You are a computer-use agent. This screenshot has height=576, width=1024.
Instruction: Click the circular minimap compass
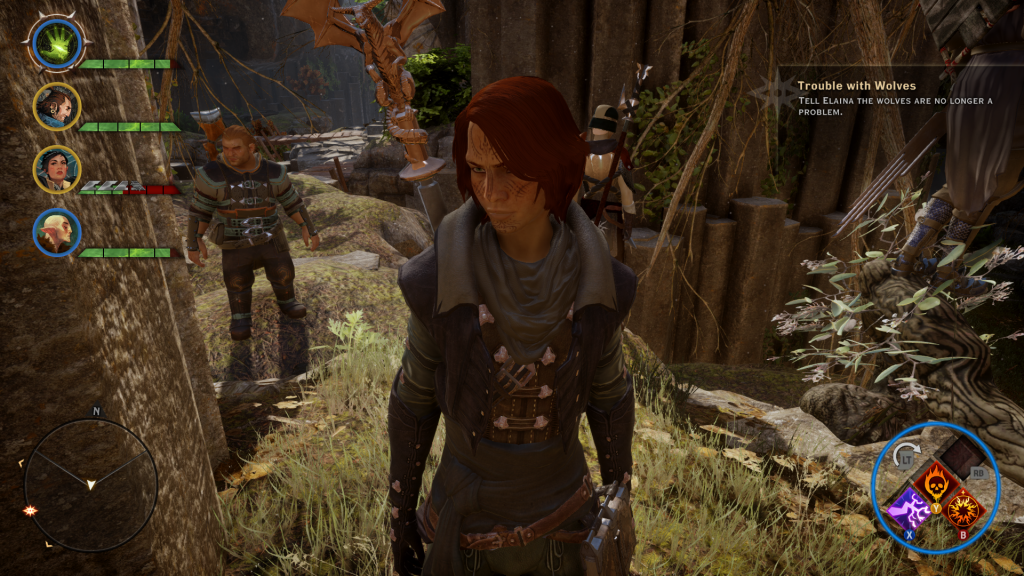[90, 484]
